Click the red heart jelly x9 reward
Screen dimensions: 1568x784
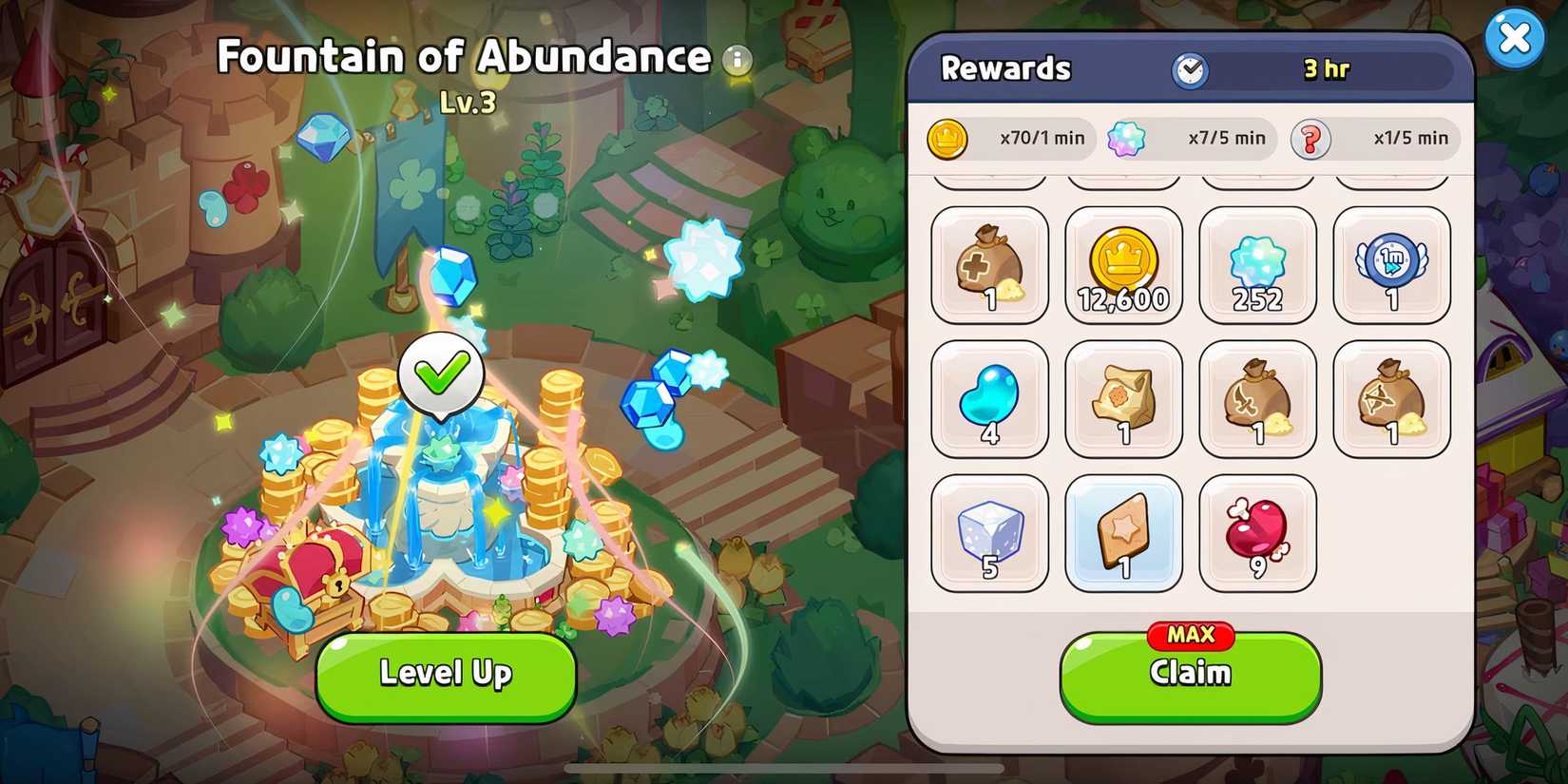[x=1257, y=532]
